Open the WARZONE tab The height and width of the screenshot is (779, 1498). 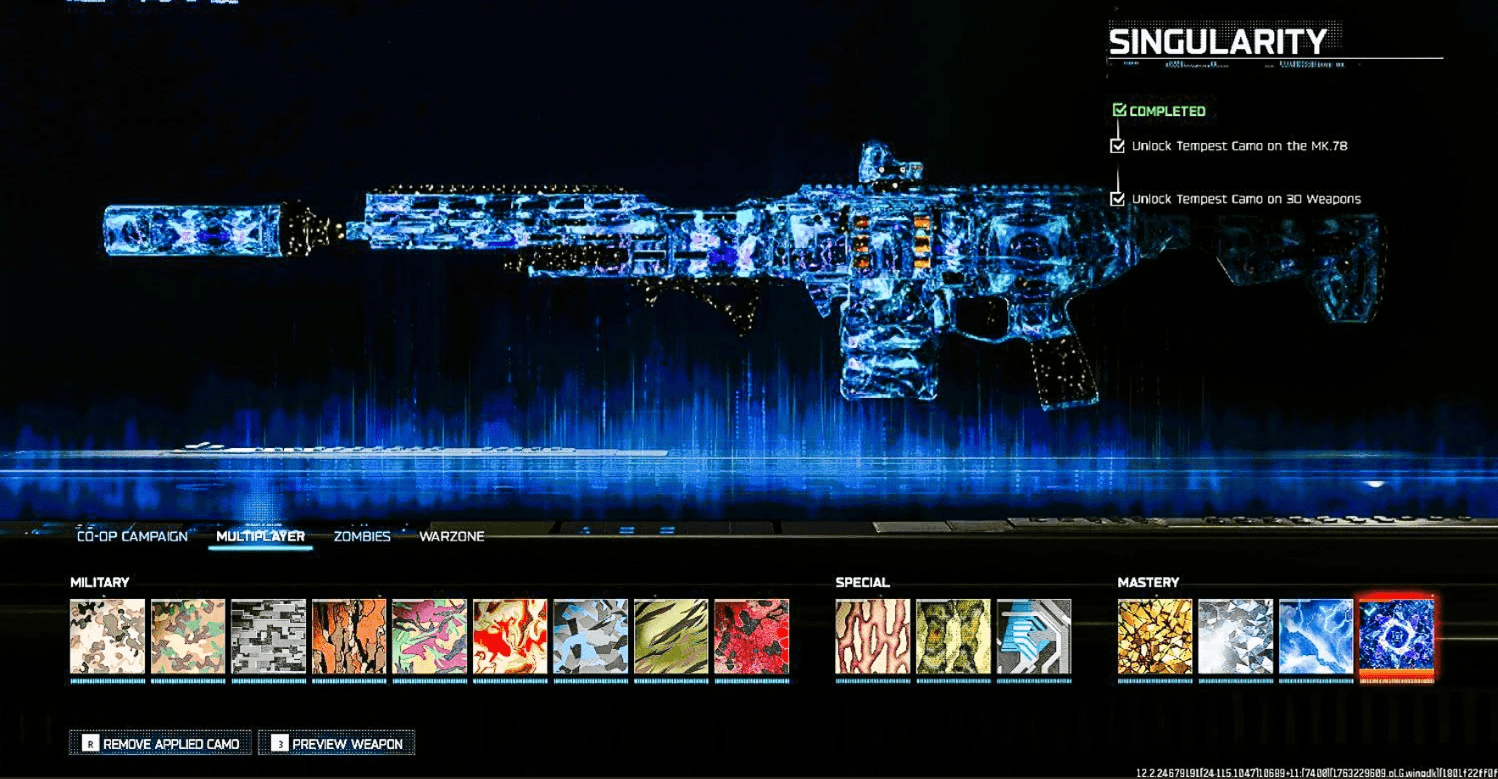[449, 536]
